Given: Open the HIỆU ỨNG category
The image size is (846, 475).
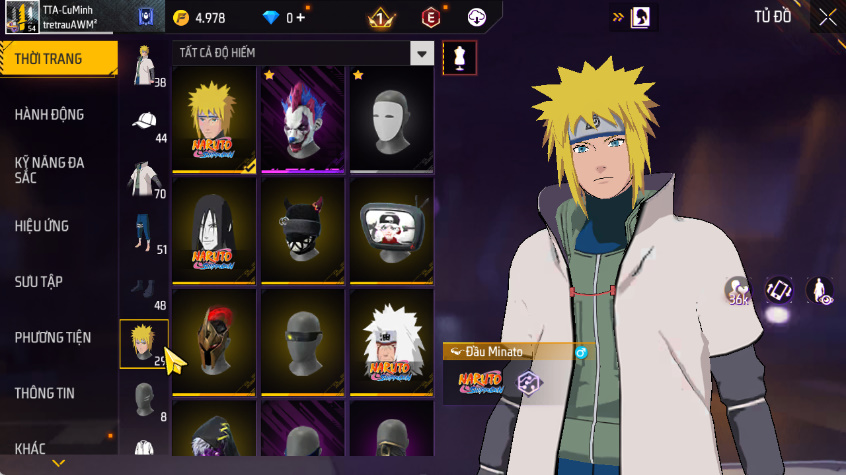Looking at the screenshot, I should (x=42, y=226).
